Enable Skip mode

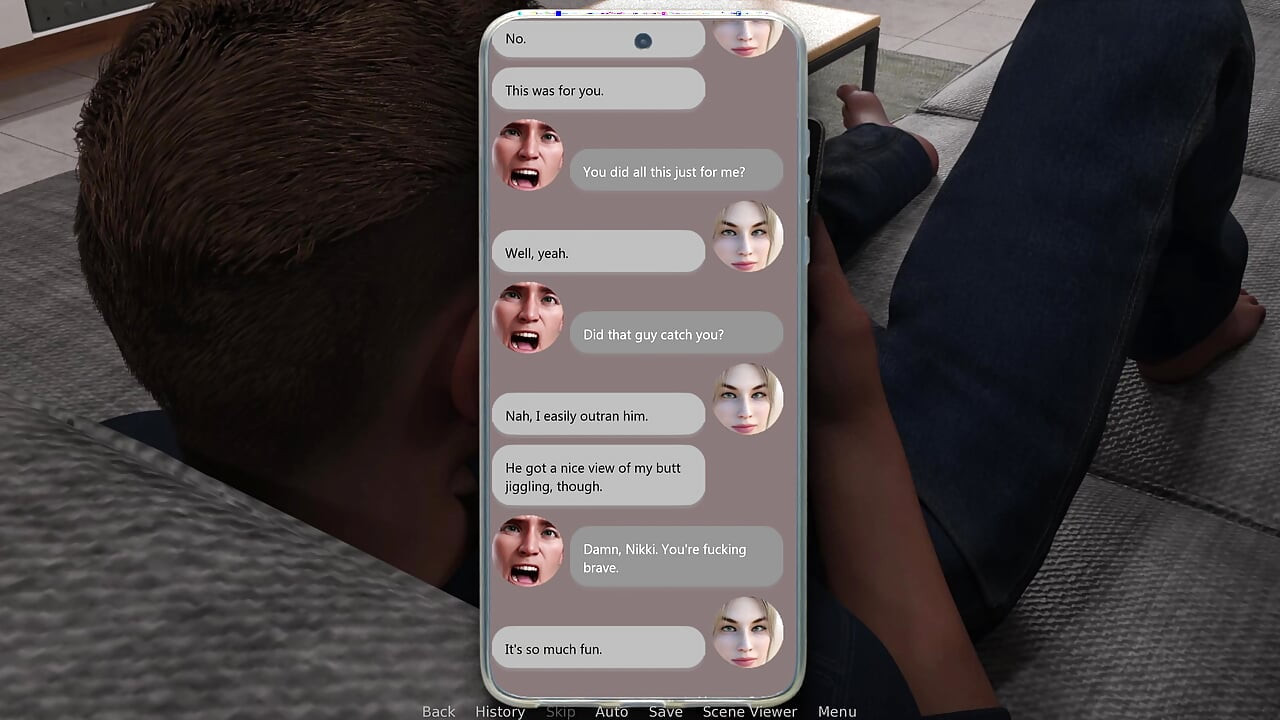click(x=561, y=711)
